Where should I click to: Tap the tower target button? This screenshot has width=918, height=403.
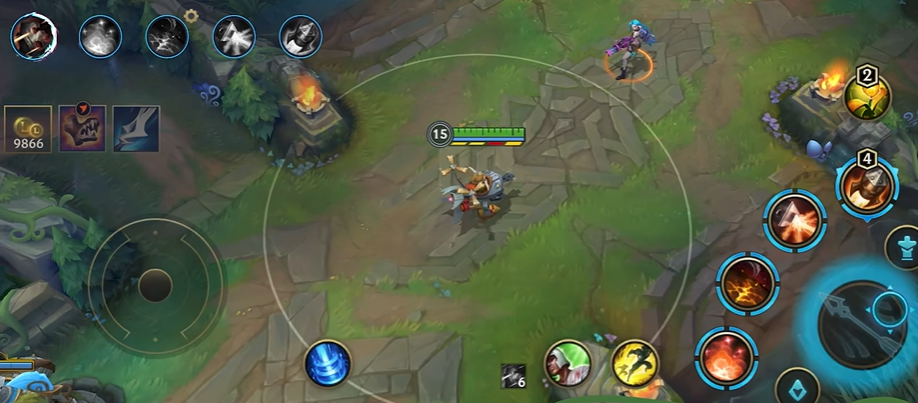click(905, 246)
